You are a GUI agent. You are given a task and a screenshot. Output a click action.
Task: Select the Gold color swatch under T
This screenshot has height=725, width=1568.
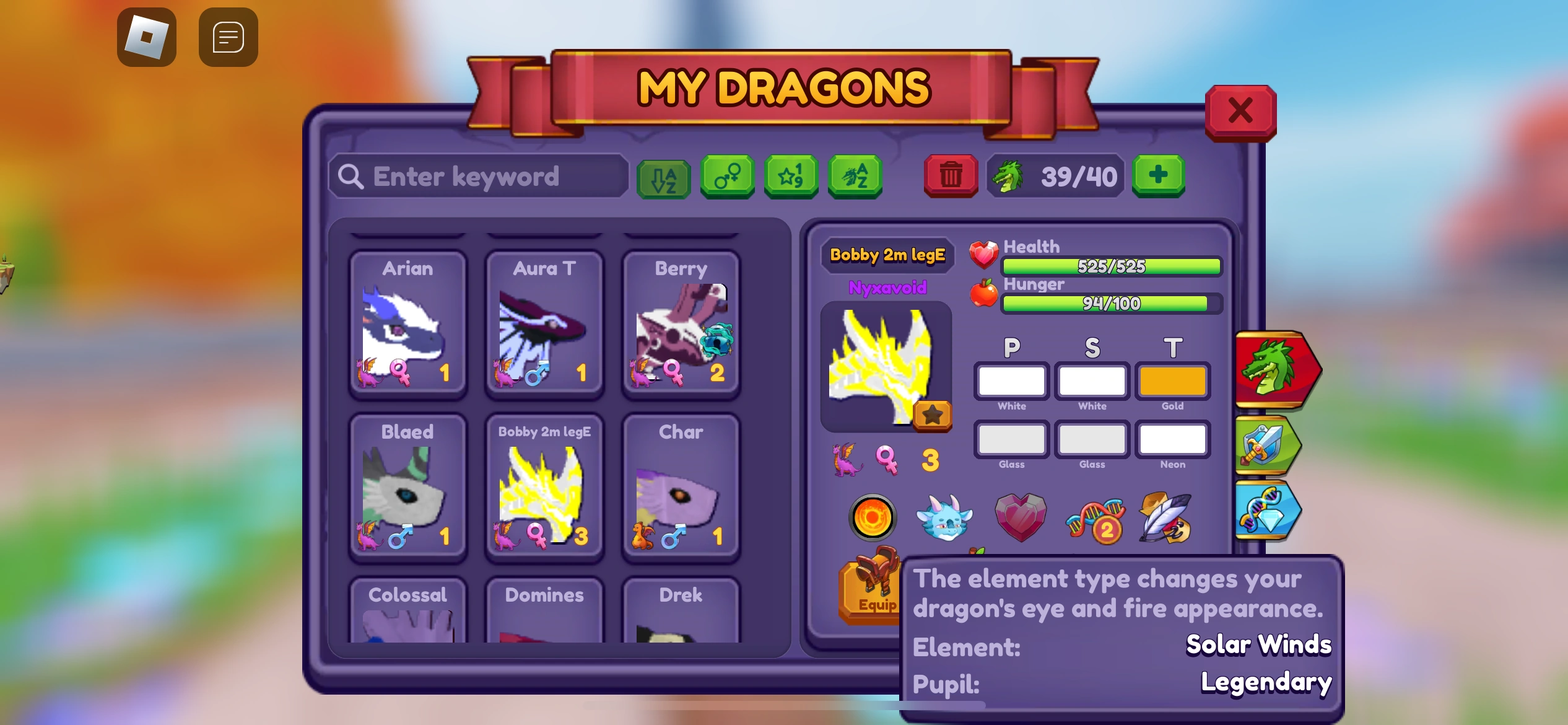(x=1172, y=381)
